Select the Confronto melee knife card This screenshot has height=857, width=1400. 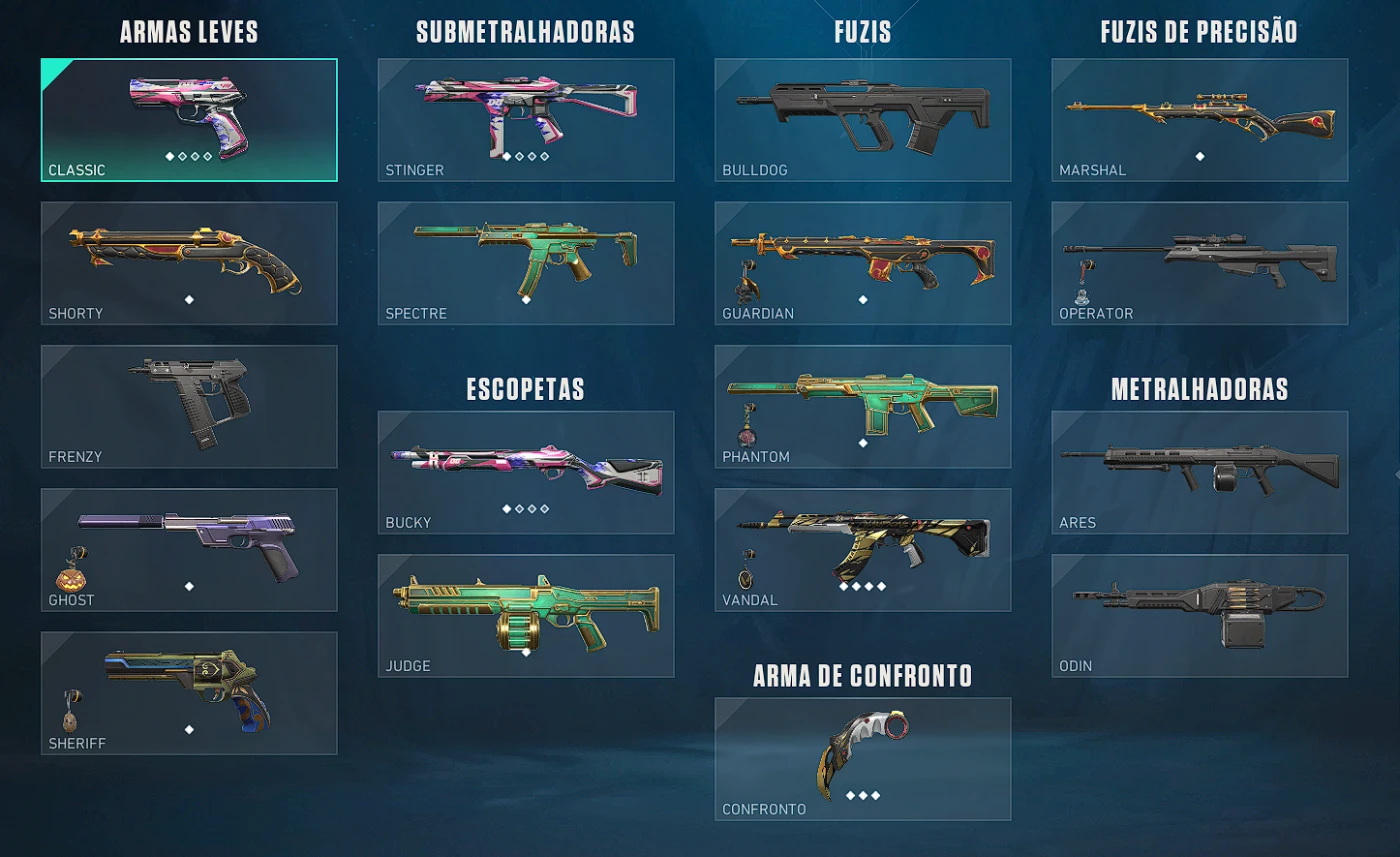[863, 760]
